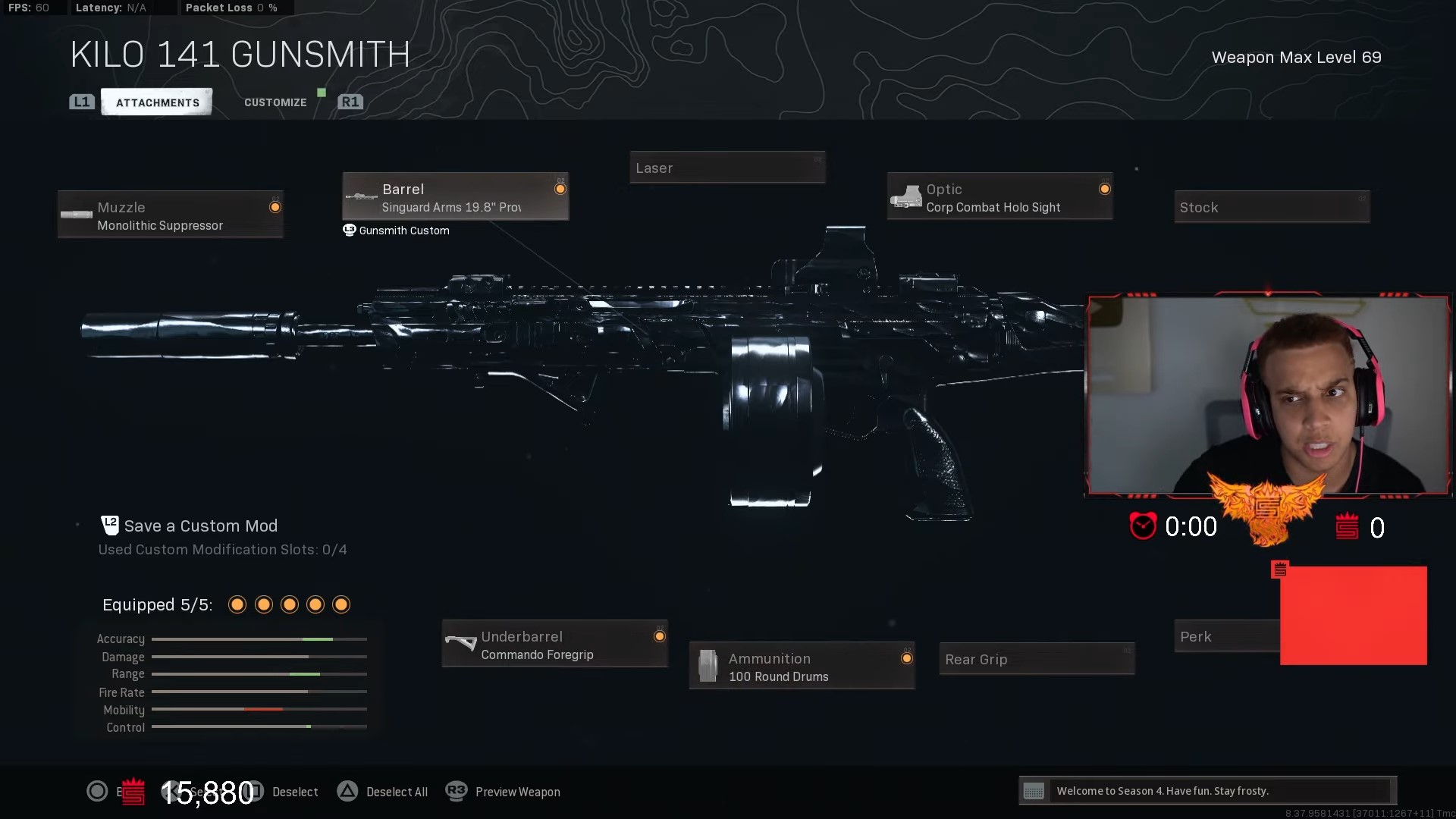Viewport: 1456px width, 819px height.
Task: Open the empty Stock attachment slot
Action: coord(1272,206)
